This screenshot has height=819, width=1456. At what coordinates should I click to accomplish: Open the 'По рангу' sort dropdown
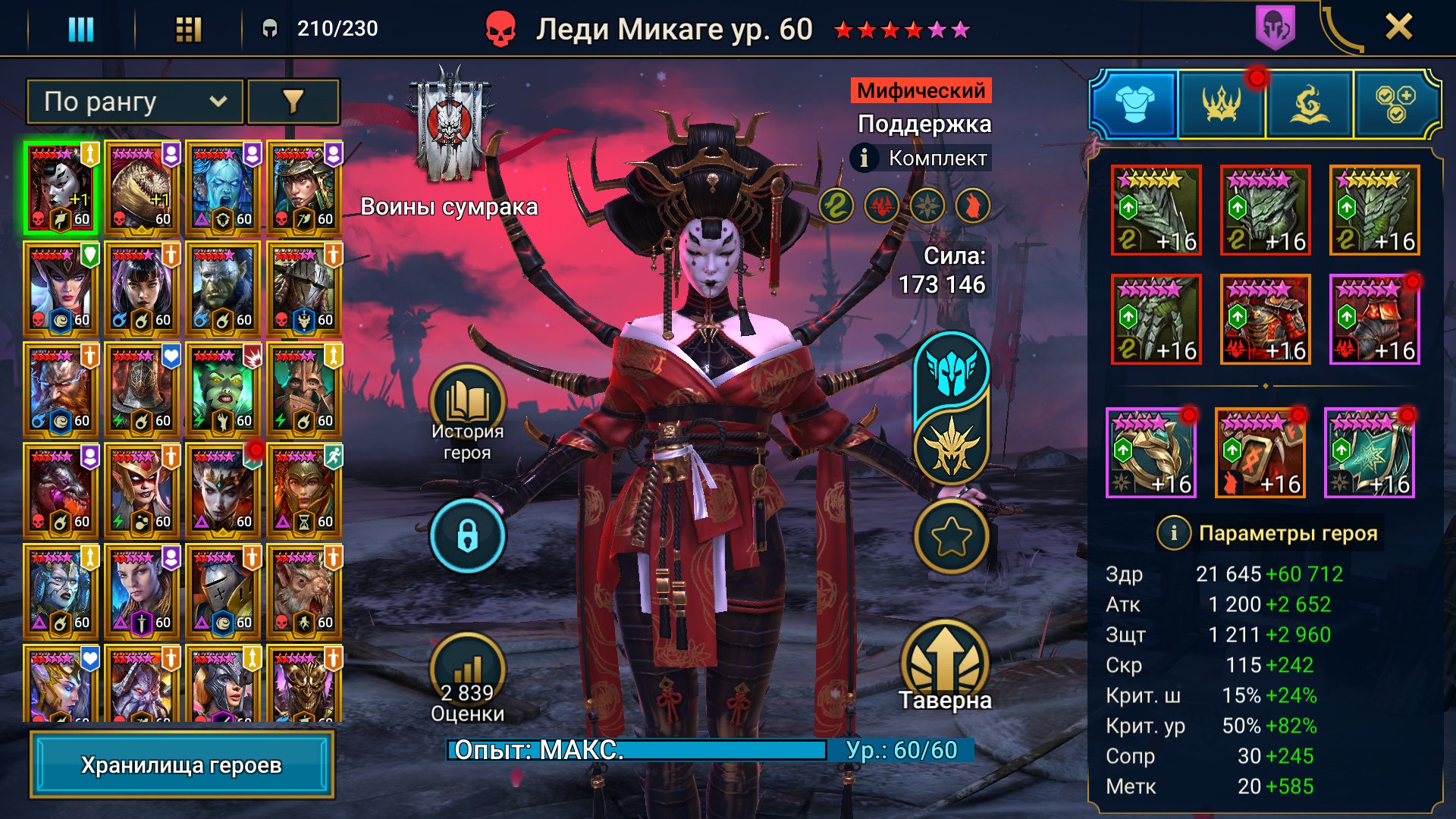135,102
